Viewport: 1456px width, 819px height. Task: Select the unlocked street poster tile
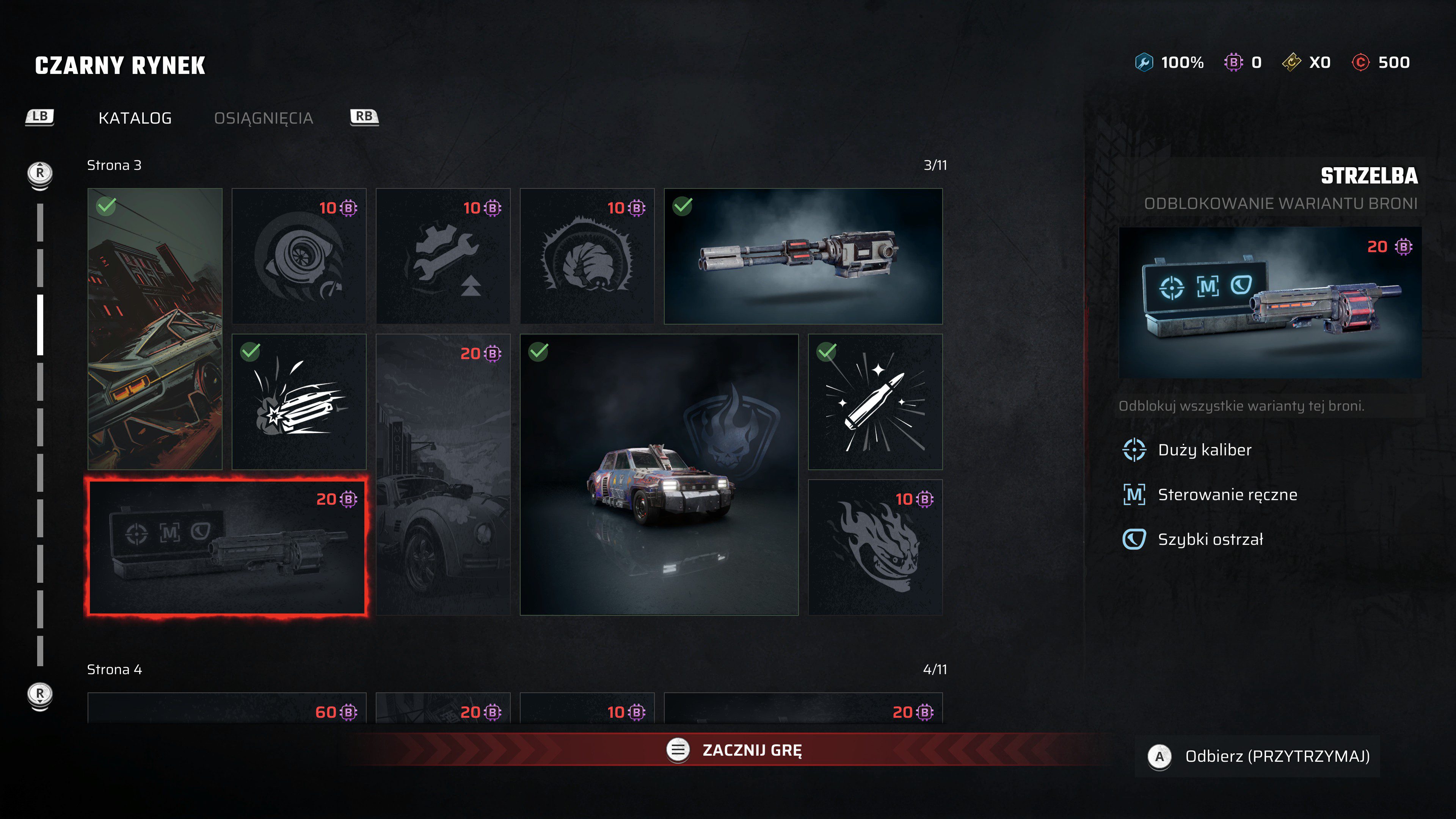(155, 328)
